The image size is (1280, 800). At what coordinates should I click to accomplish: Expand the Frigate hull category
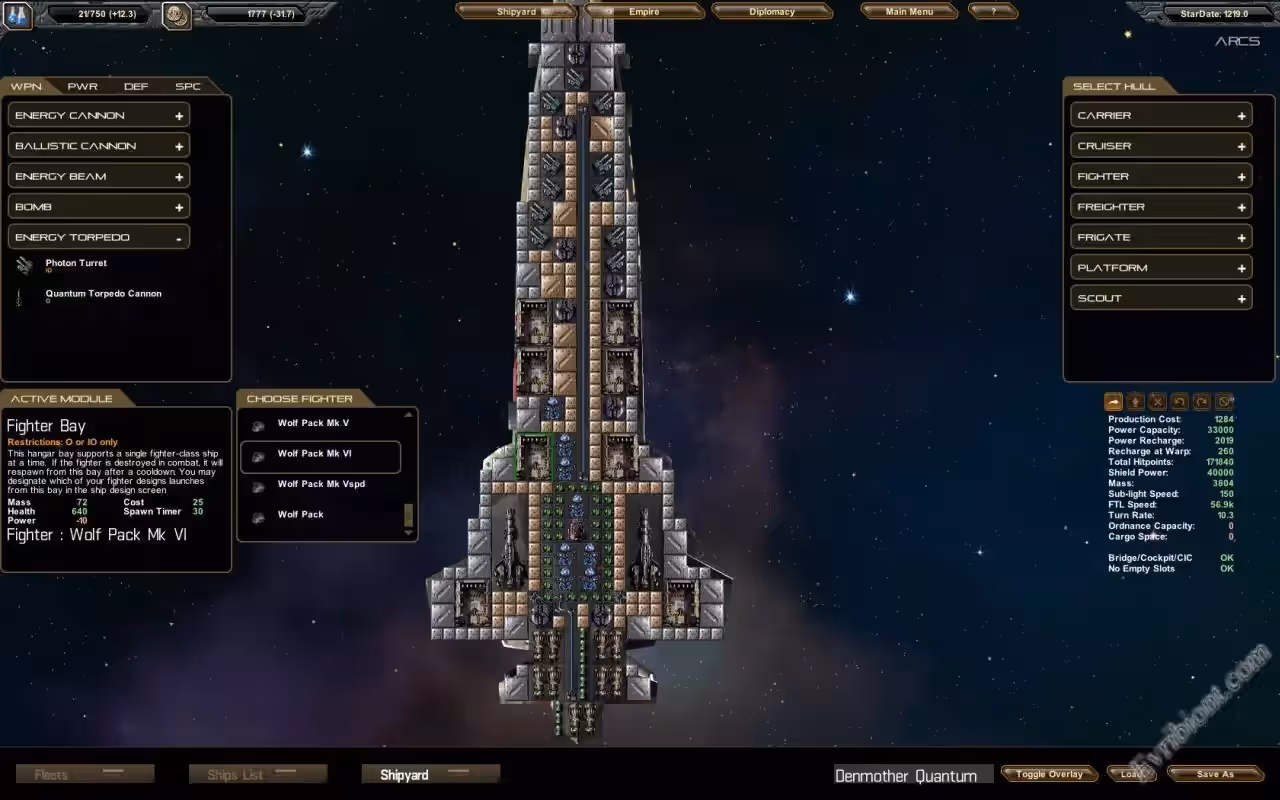[x=1161, y=238]
